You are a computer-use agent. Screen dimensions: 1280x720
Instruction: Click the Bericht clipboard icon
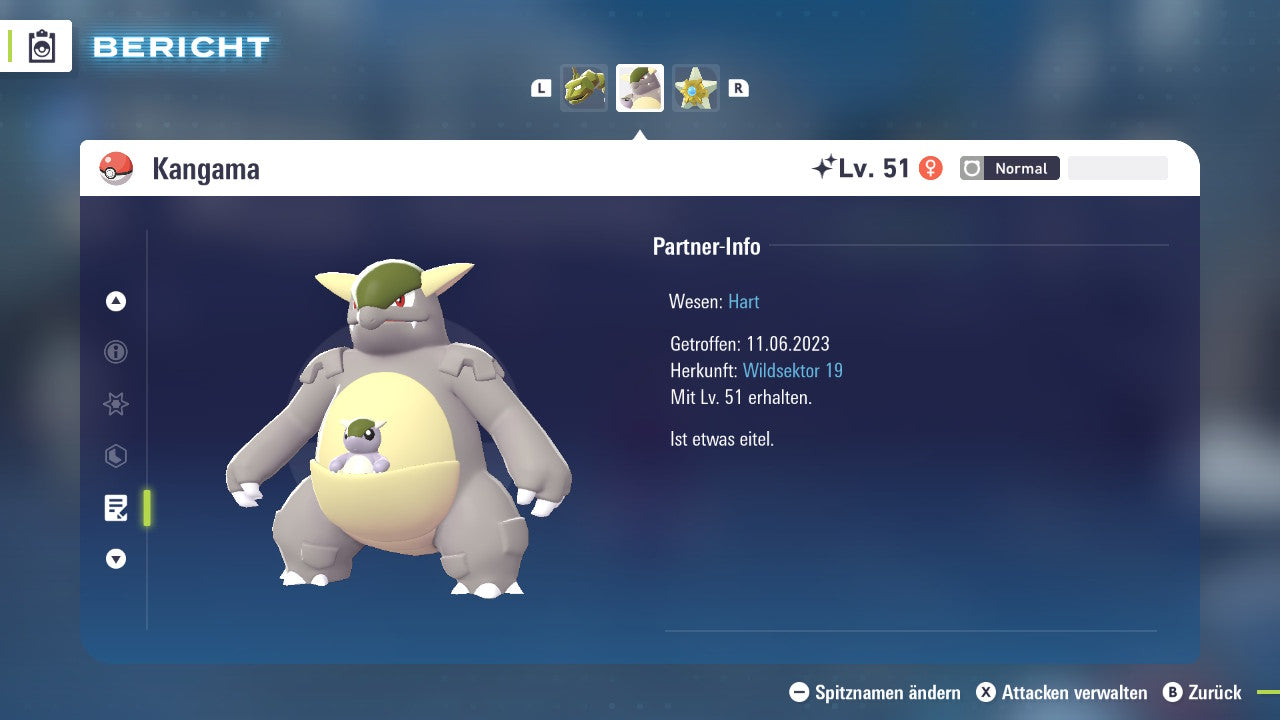tap(42, 46)
